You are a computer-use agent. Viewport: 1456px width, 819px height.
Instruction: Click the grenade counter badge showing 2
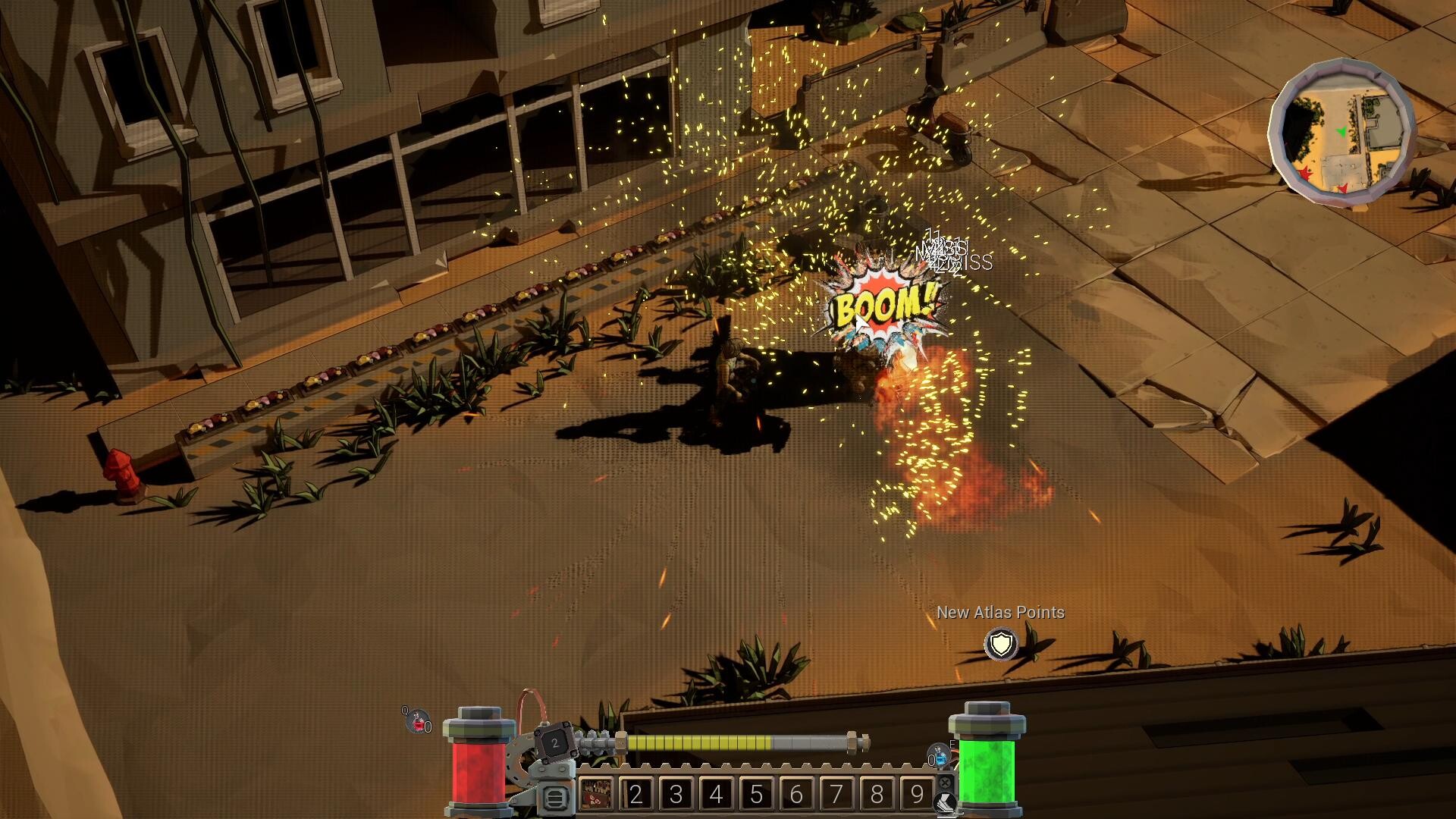click(x=555, y=742)
